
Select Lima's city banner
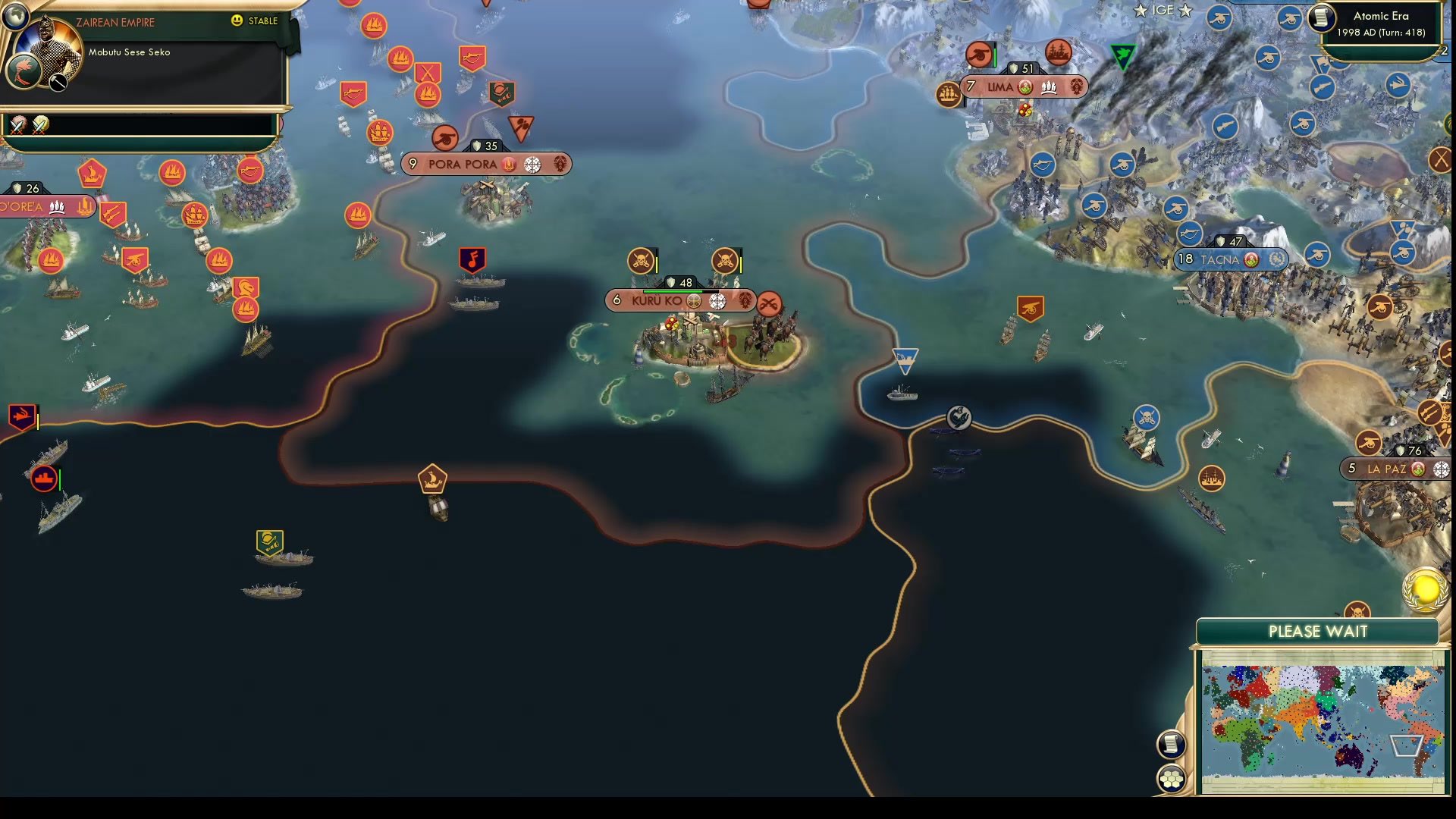coord(1003,87)
